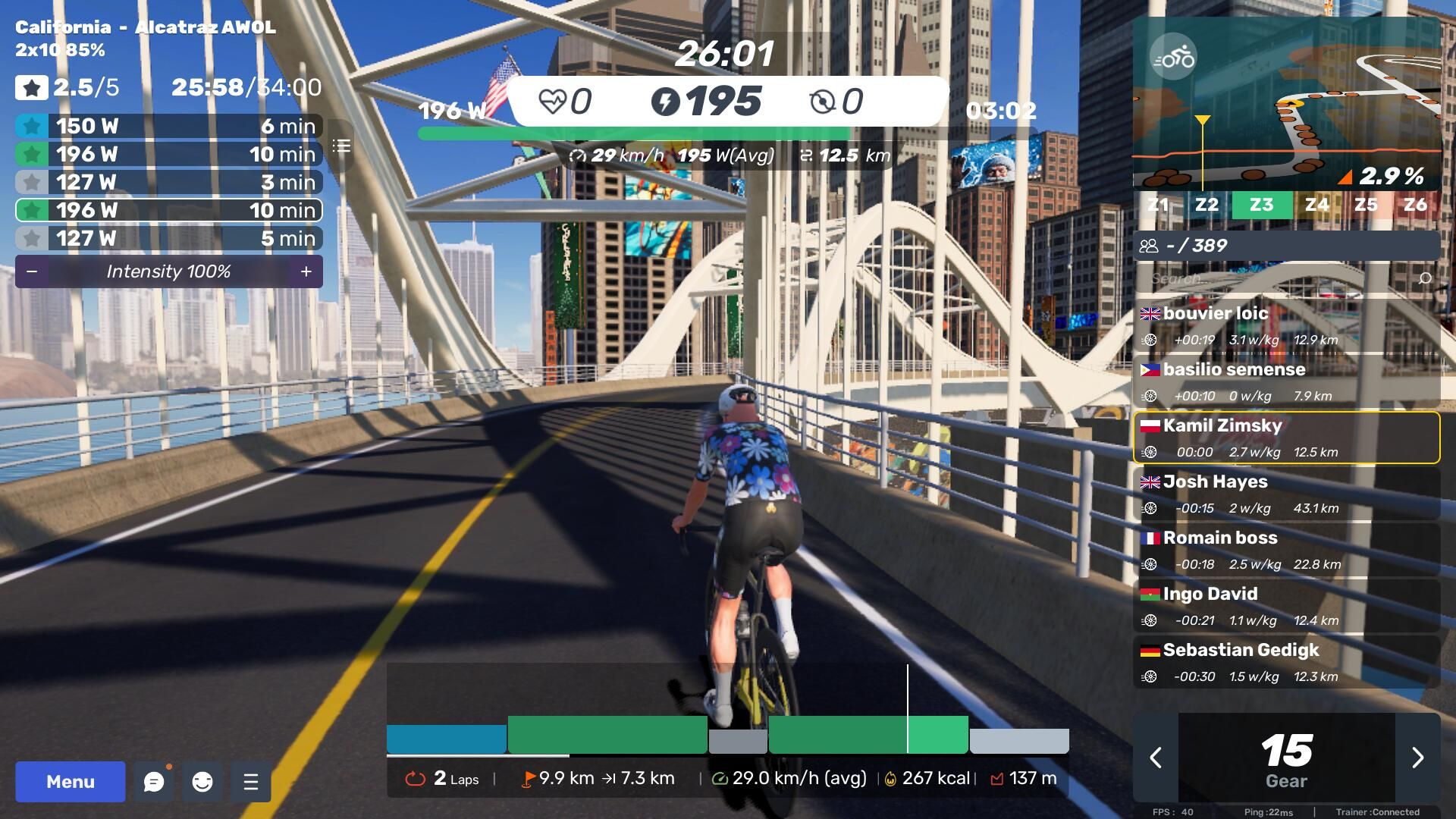
Task: Decrease workout intensity with minus button
Action: (32, 271)
